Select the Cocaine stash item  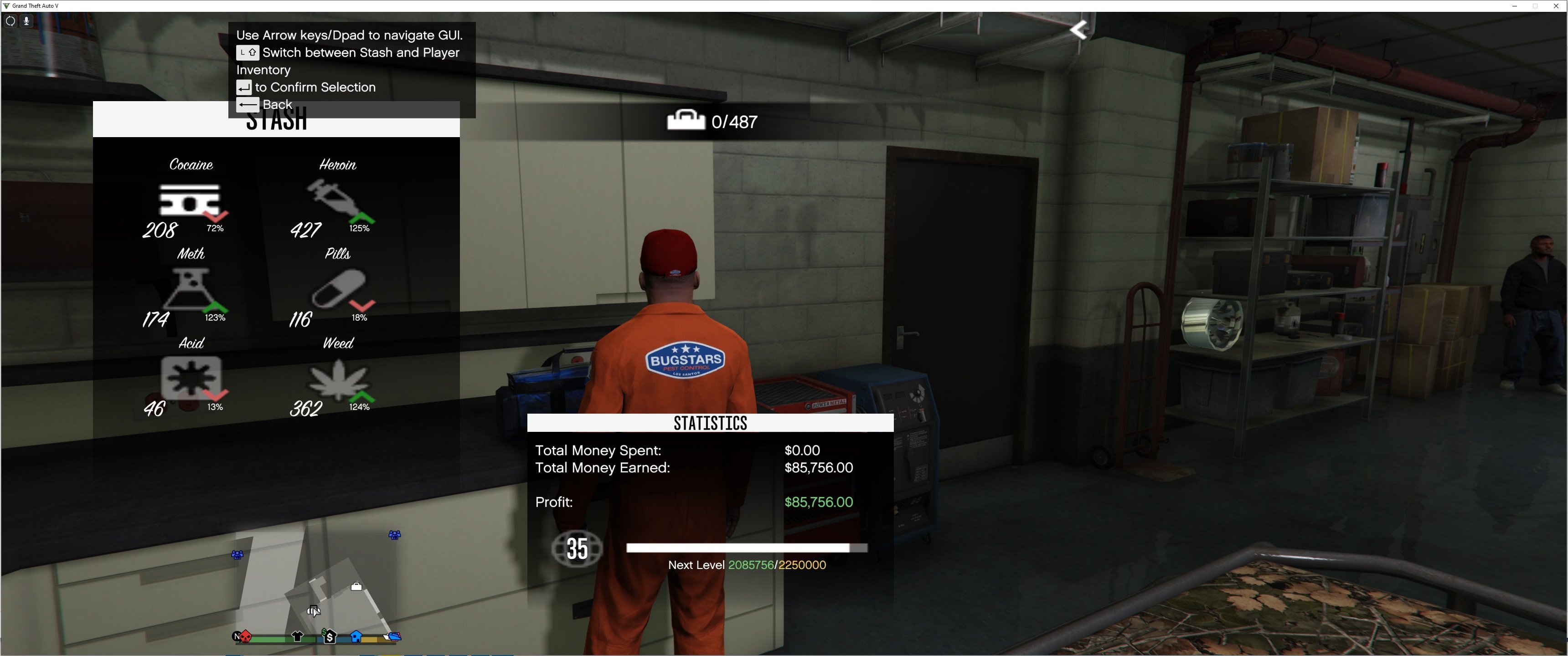[189, 201]
